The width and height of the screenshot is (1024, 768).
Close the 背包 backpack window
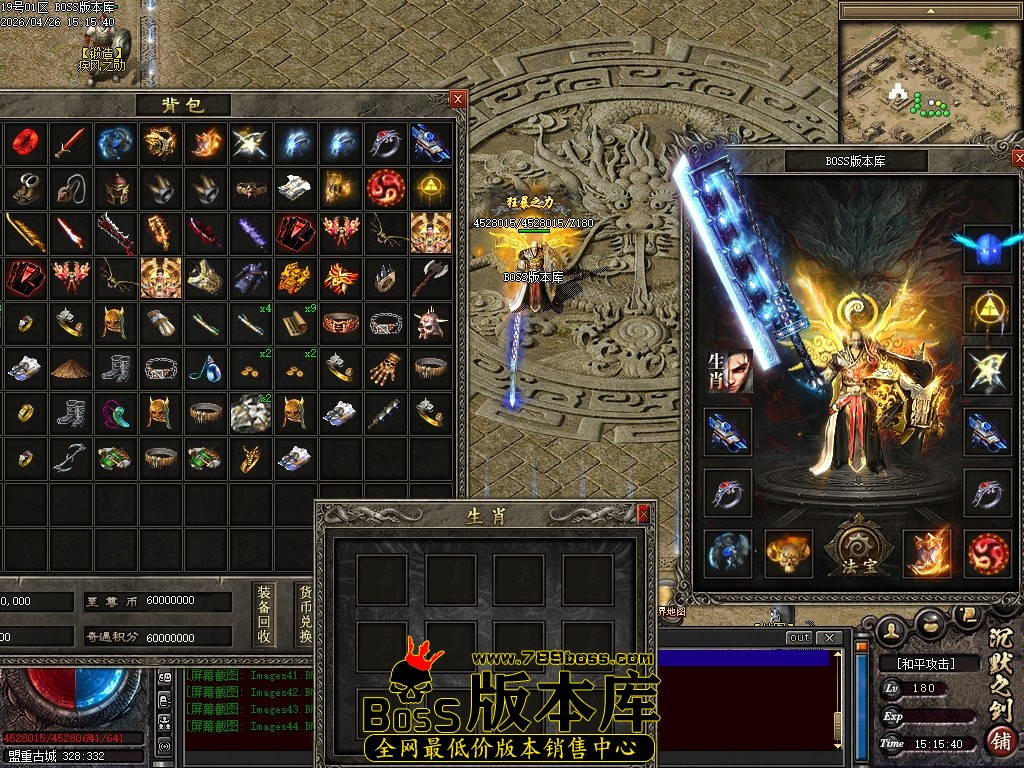coord(457,98)
